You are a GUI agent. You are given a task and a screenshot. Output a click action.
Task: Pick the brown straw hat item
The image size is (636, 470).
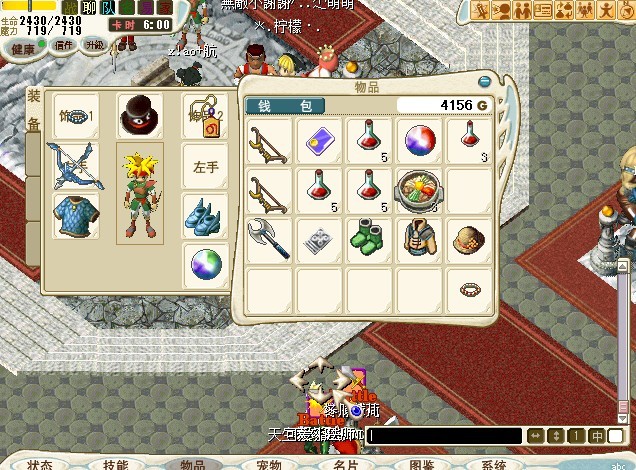468,239
